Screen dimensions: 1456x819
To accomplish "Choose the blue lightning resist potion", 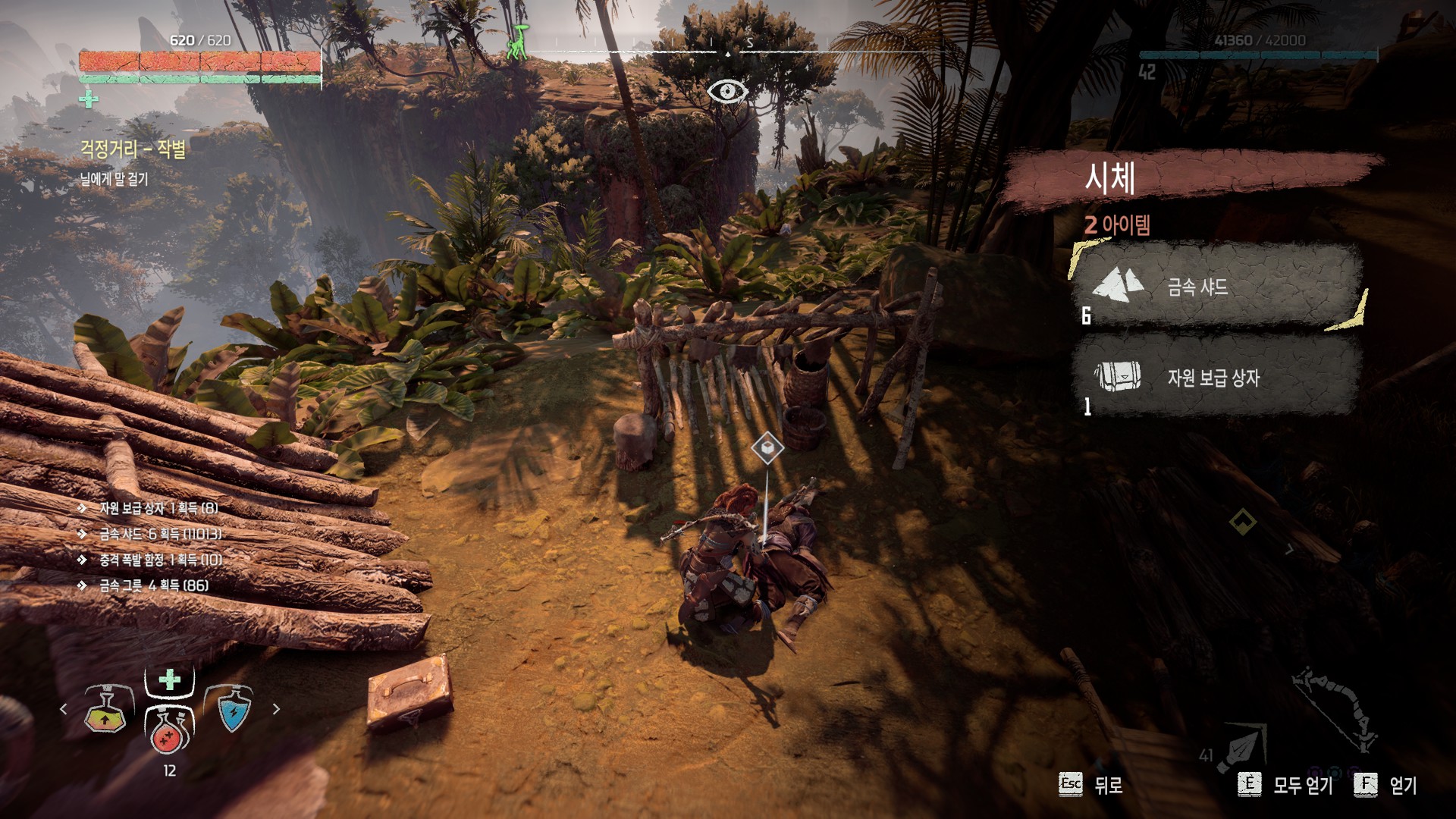I will (x=234, y=711).
